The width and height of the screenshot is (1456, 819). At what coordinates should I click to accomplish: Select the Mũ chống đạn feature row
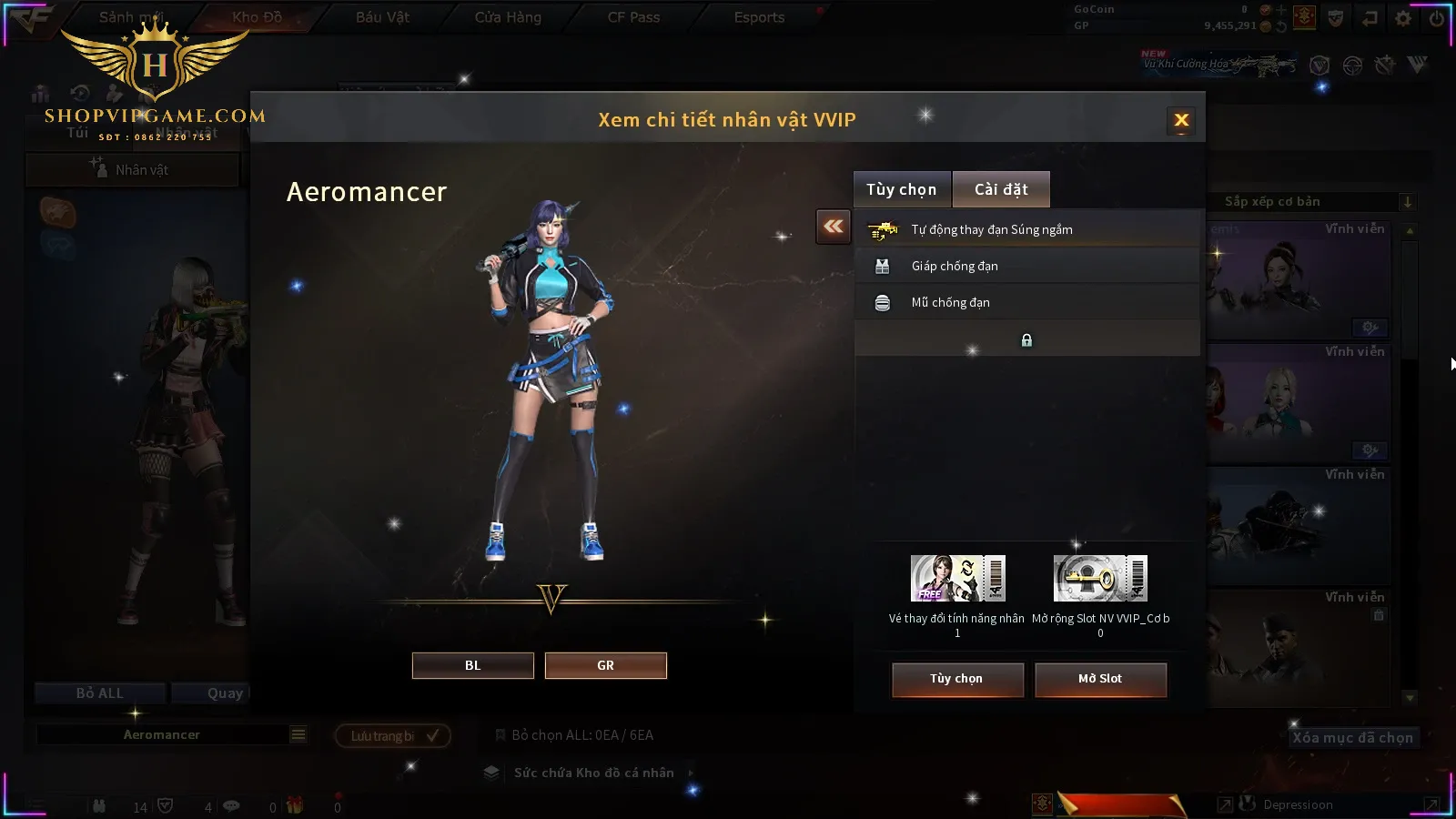(x=1026, y=302)
